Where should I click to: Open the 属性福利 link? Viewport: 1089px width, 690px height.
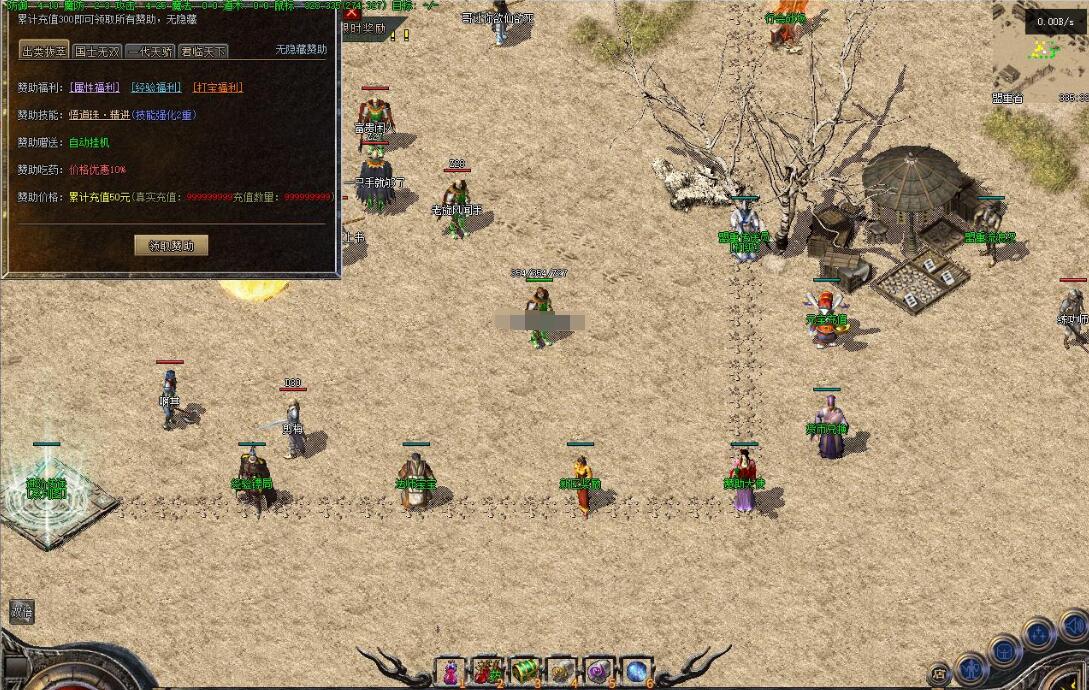(x=95, y=88)
